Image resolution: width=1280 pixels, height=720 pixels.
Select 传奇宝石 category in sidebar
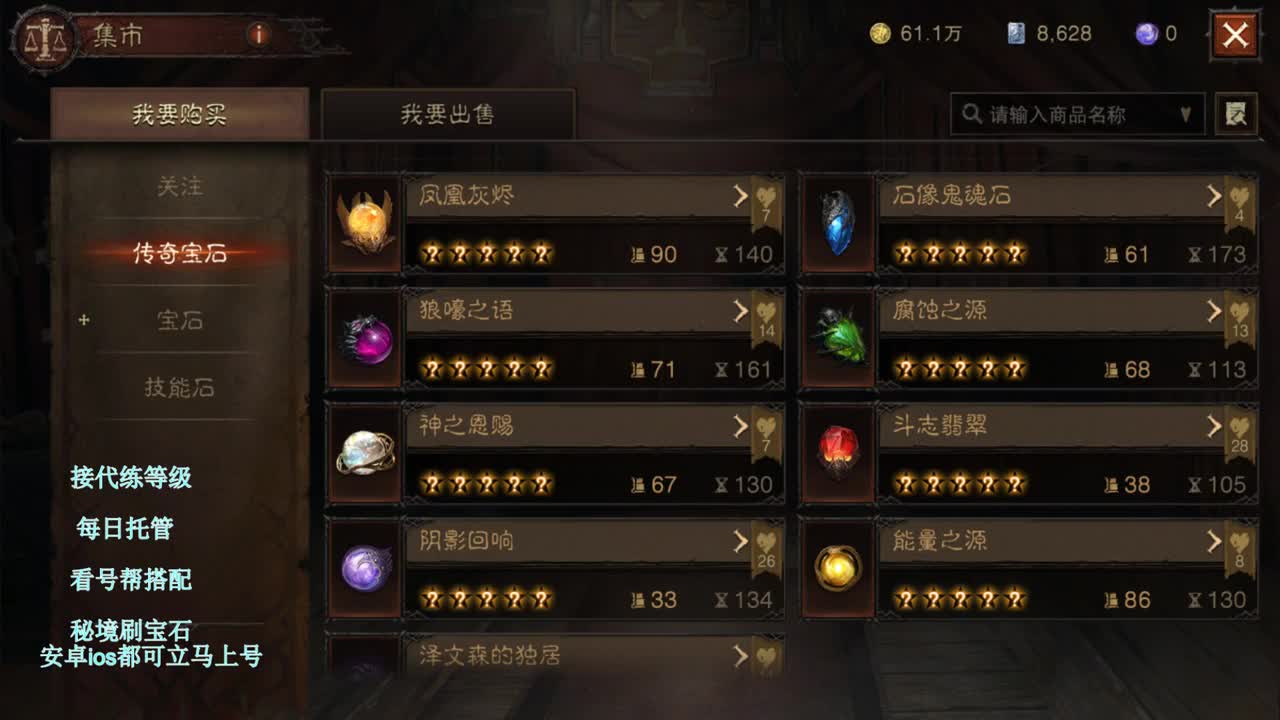click(178, 253)
